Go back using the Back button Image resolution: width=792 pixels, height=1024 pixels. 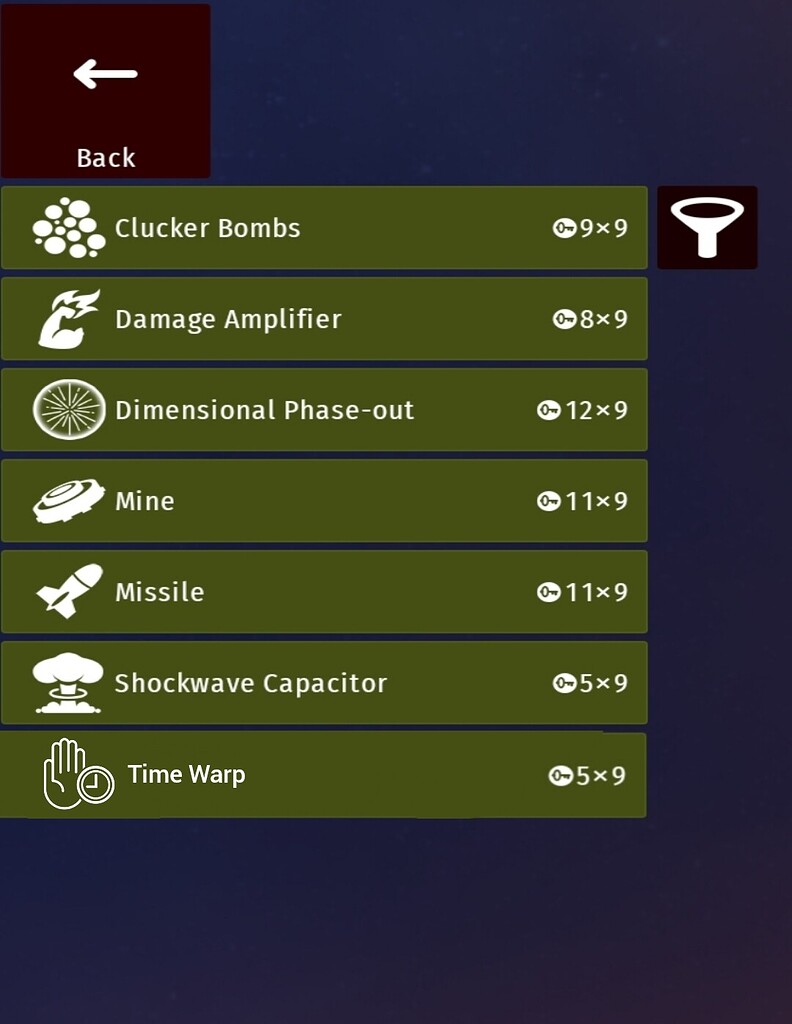[105, 92]
